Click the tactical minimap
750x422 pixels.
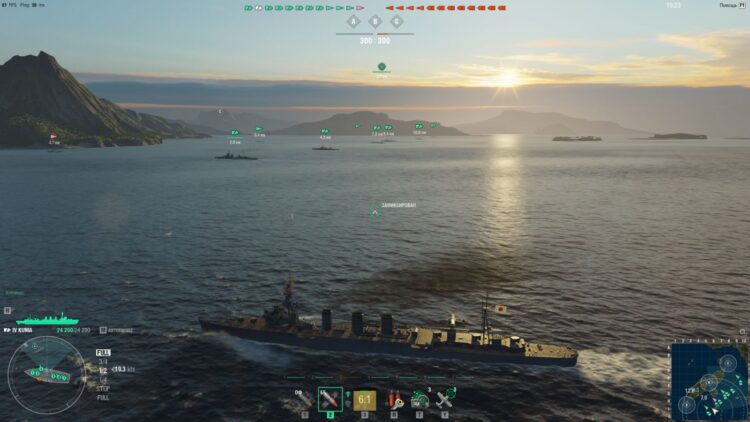pos(709,382)
